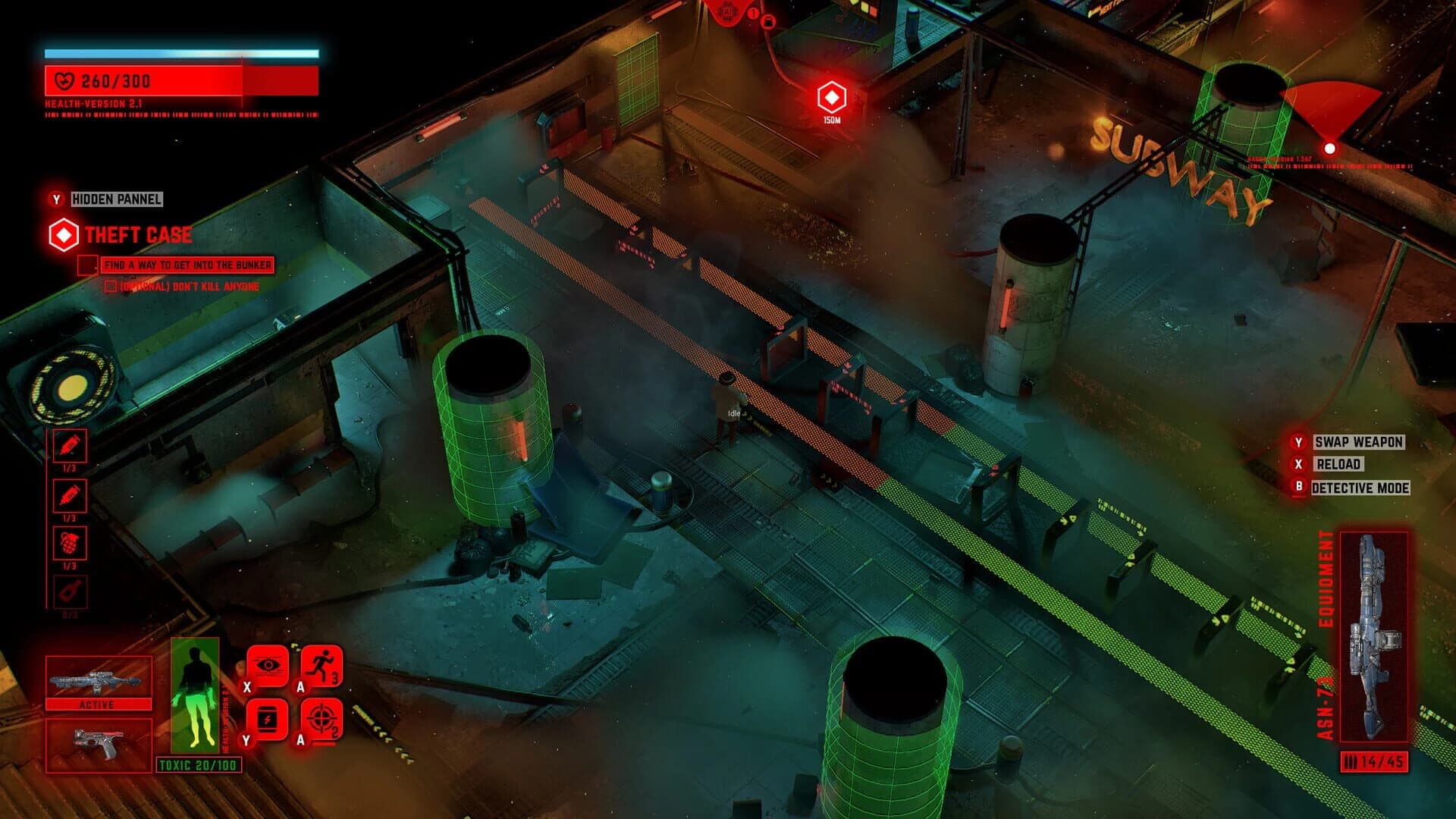Screen dimensions: 1456x819
Task: Expand the Hidden Pannel with Y
Action: (115, 200)
